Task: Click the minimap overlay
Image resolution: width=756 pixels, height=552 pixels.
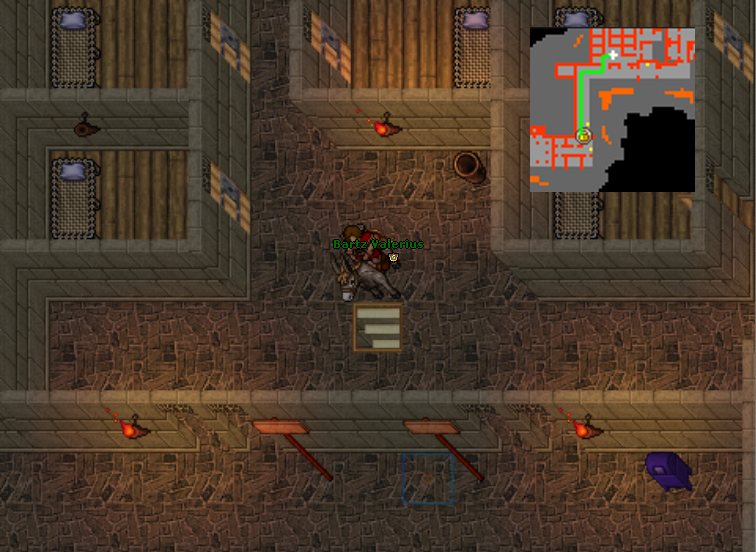Action: tap(612, 110)
